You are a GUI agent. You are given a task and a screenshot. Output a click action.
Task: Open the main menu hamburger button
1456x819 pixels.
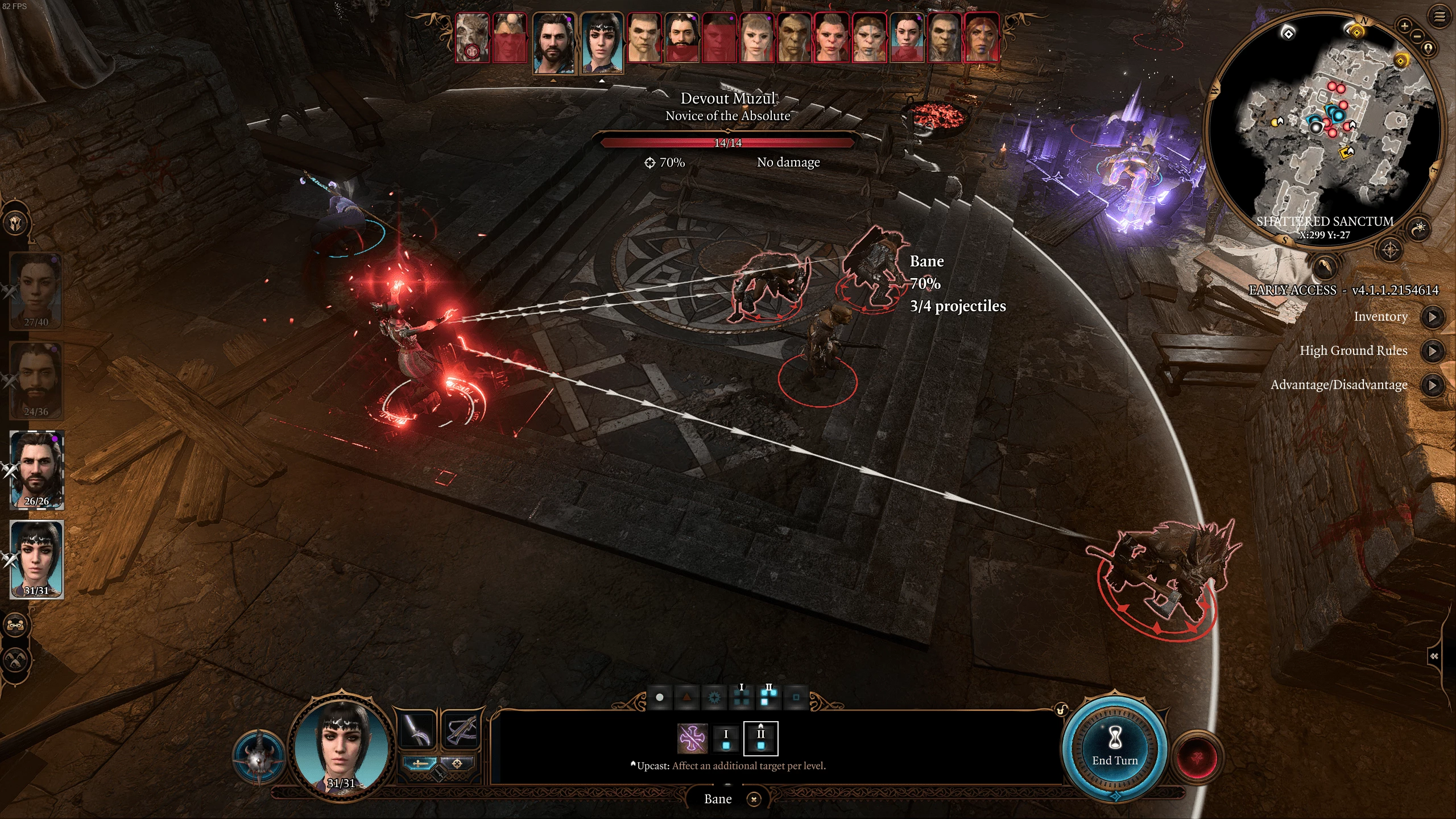1439,16
